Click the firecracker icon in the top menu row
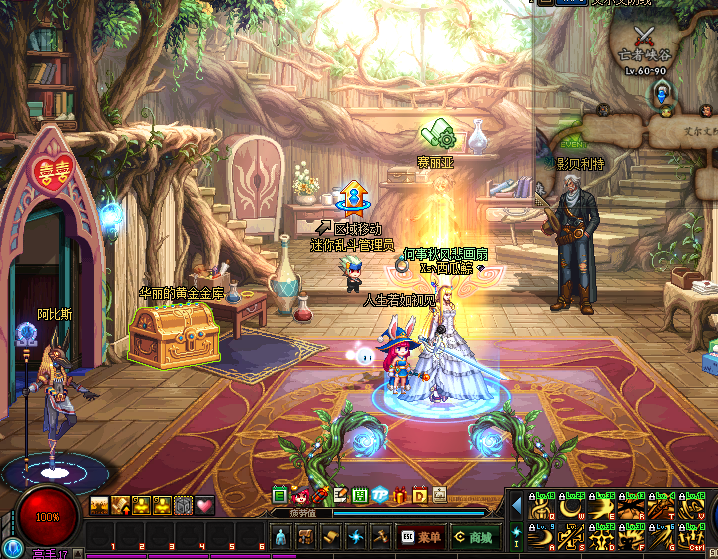718x559 pixels. [320, 495]
